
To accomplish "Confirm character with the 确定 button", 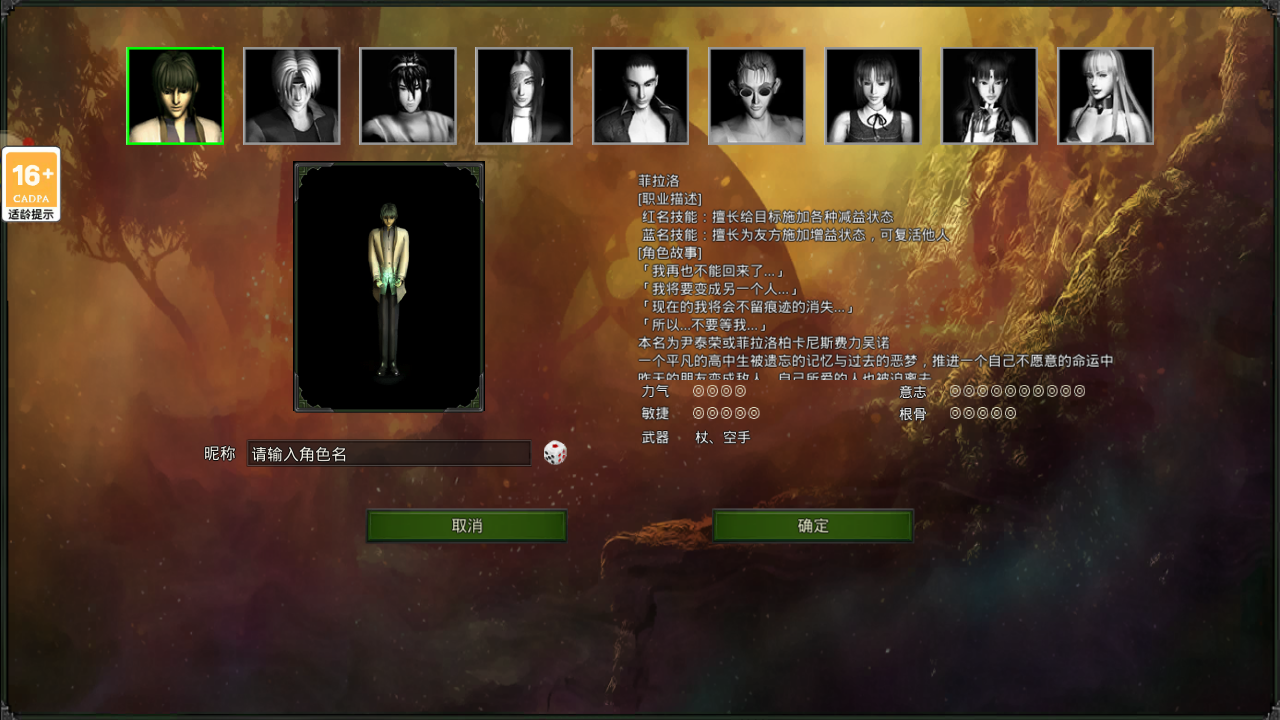I will (x=813, y=526).
